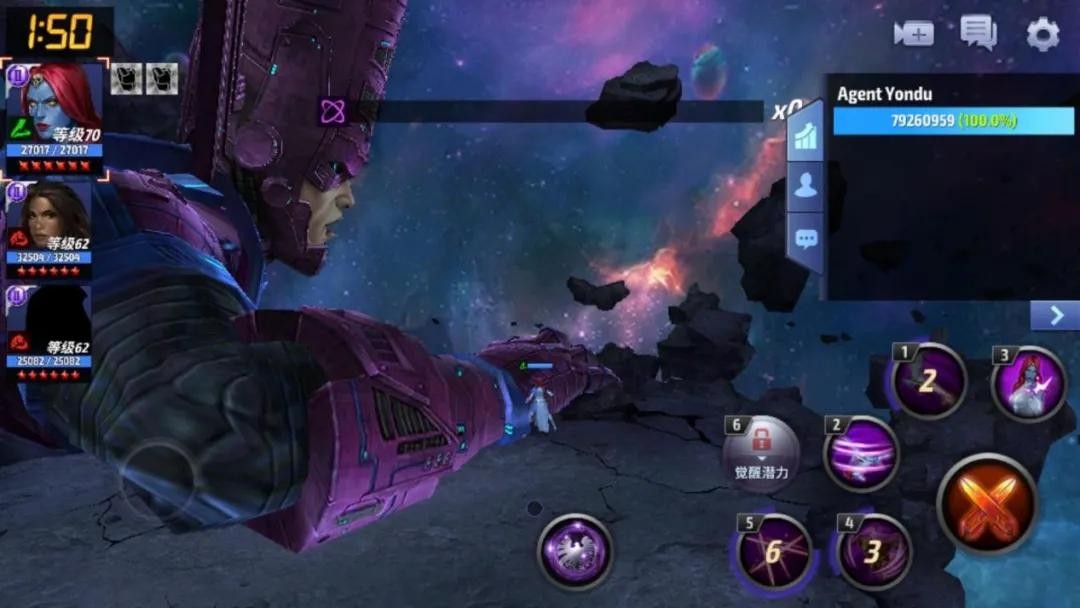
Task: Use skill 1 on cooldown
Action: click(929, 381)
